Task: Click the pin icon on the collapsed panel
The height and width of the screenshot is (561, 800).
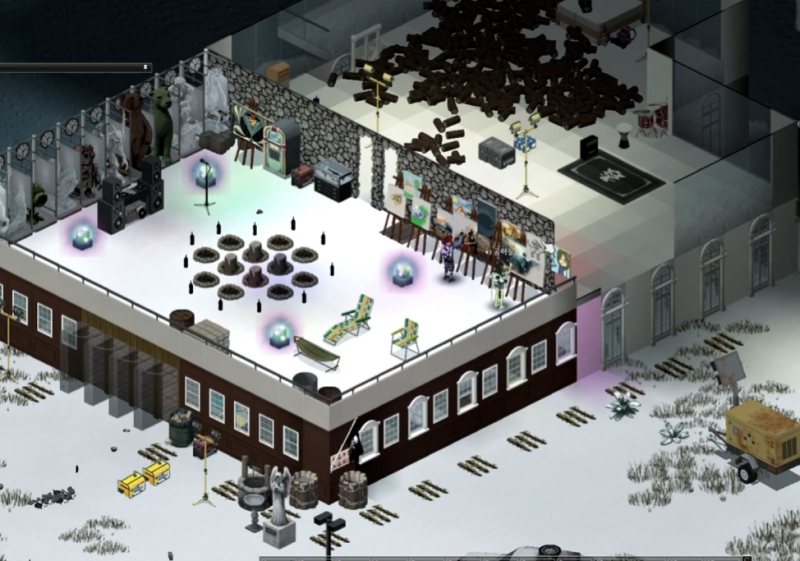Action: pos(146,67)
